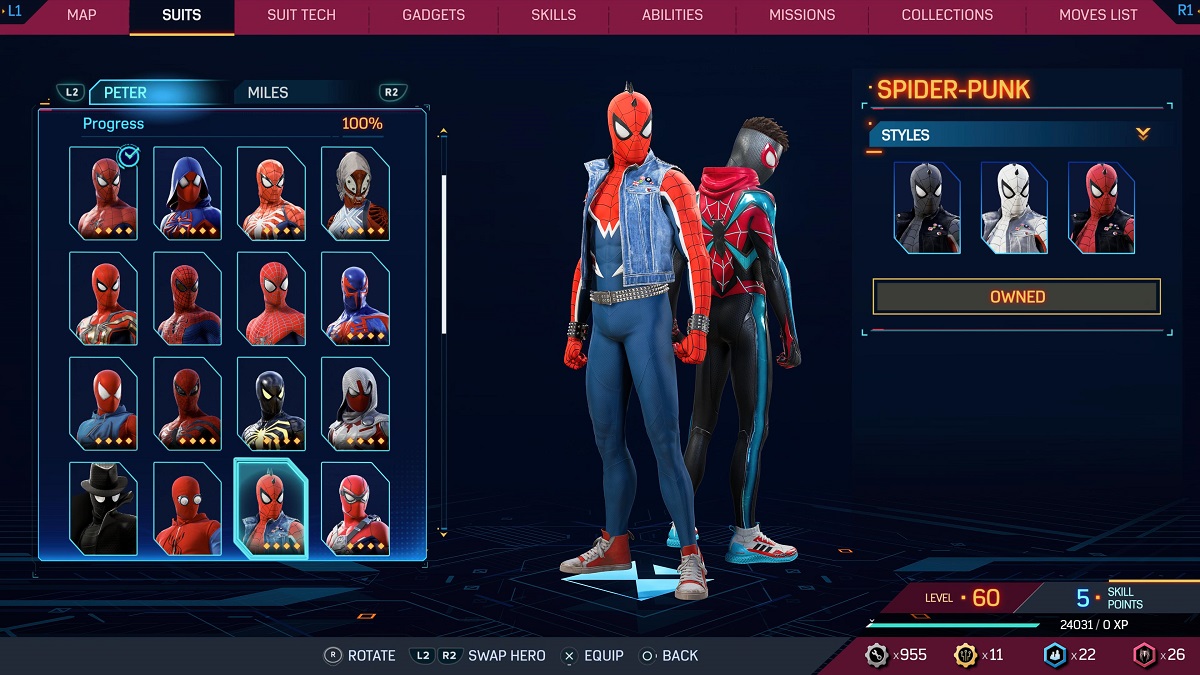Switch to the Suit Tech tab
The image size is (1200, 675).
tap(301, 15)
